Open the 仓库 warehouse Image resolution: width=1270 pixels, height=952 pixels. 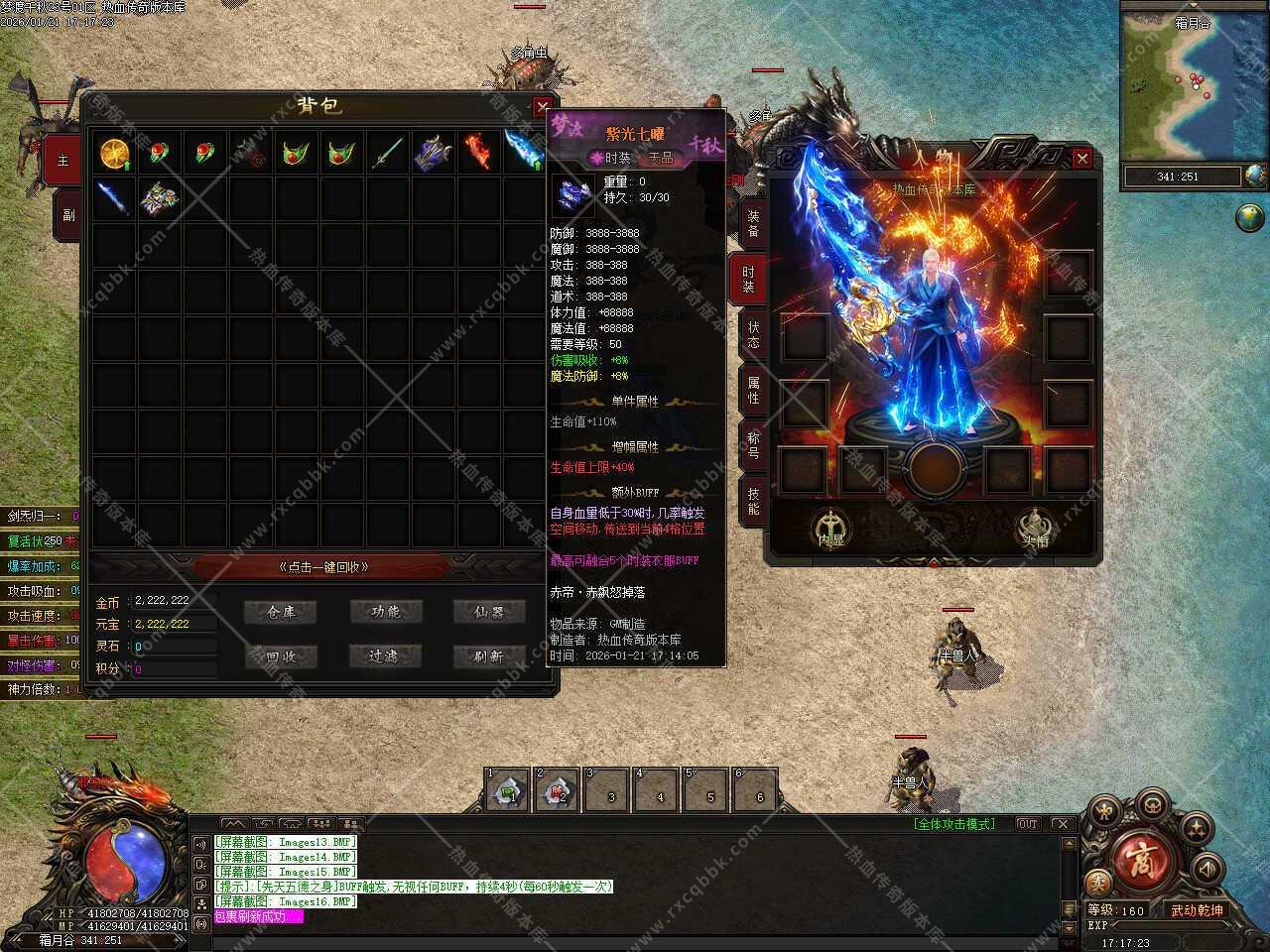pos(283,613)
